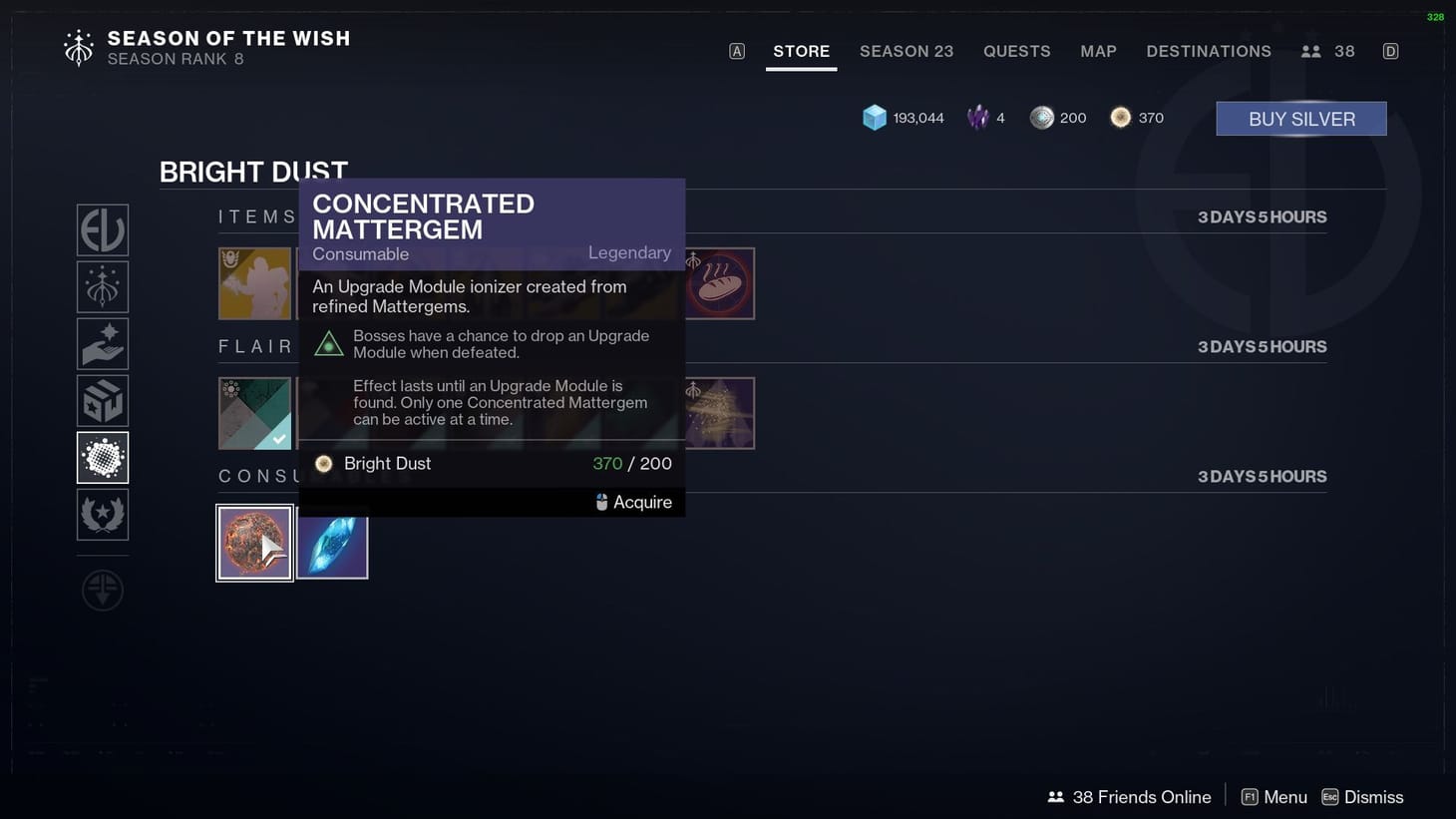
Task: Click the D emblem icon top right
Action: tap(1390, 50)
